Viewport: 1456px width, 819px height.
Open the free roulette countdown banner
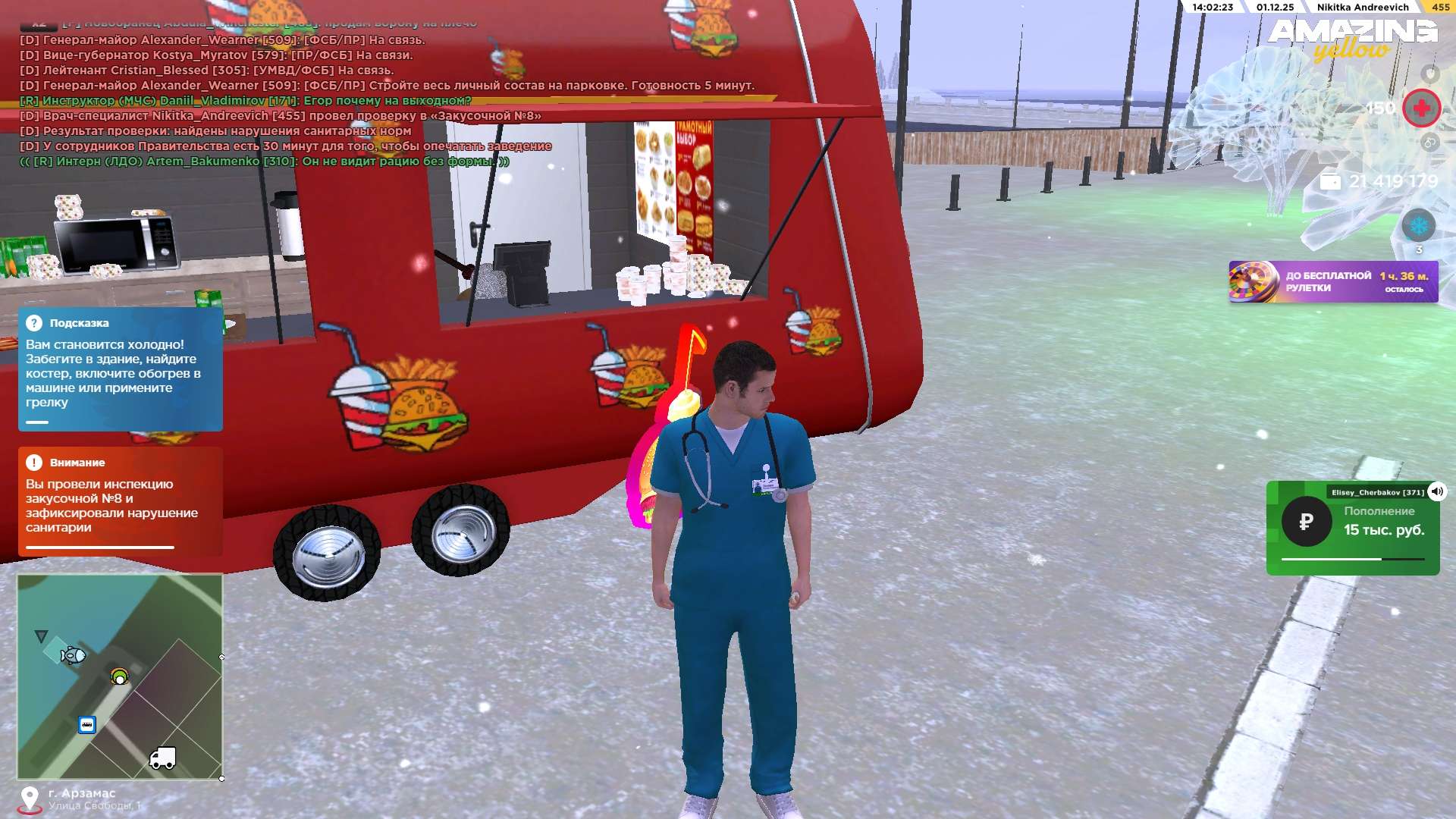point(1332,282)
